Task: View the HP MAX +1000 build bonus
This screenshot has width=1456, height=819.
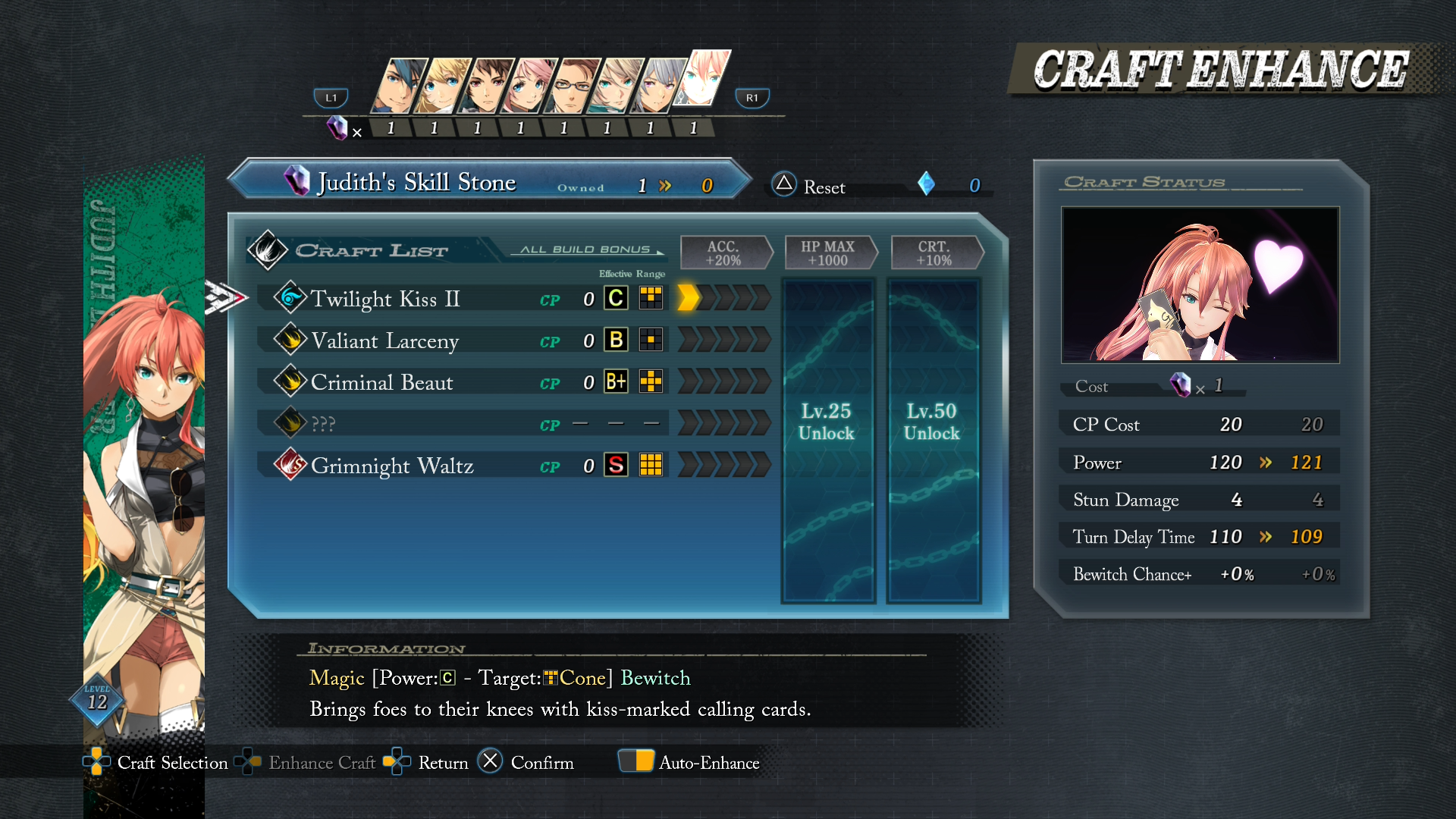Action: pyautogui.click(x=827, y=253)
